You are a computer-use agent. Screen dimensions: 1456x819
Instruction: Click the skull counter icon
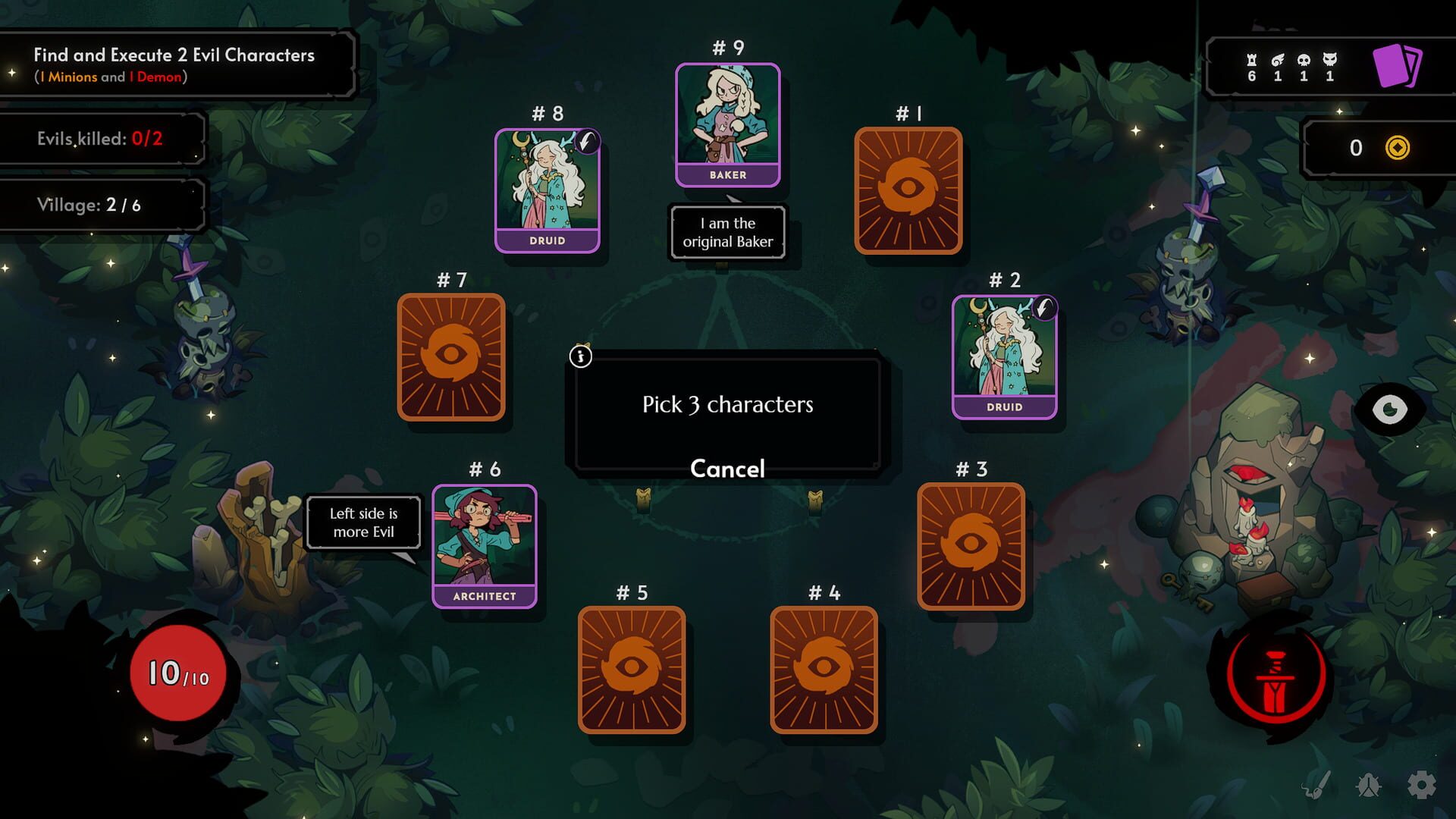point(1304,58)
